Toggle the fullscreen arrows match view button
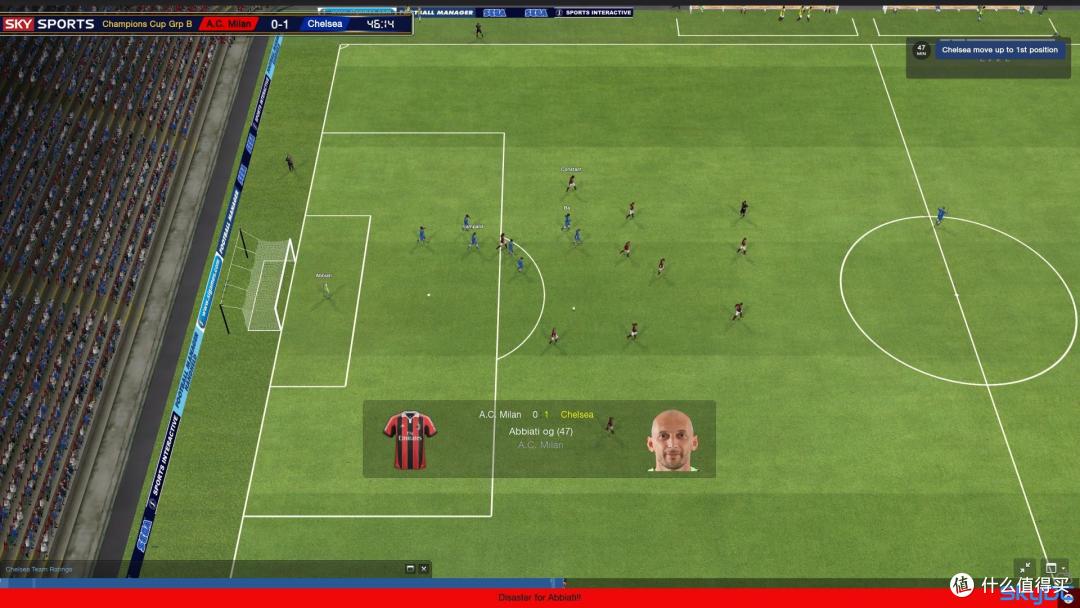Image resolution: width=1080 pixels, height=608 pixels. [x=1025, y=568]
